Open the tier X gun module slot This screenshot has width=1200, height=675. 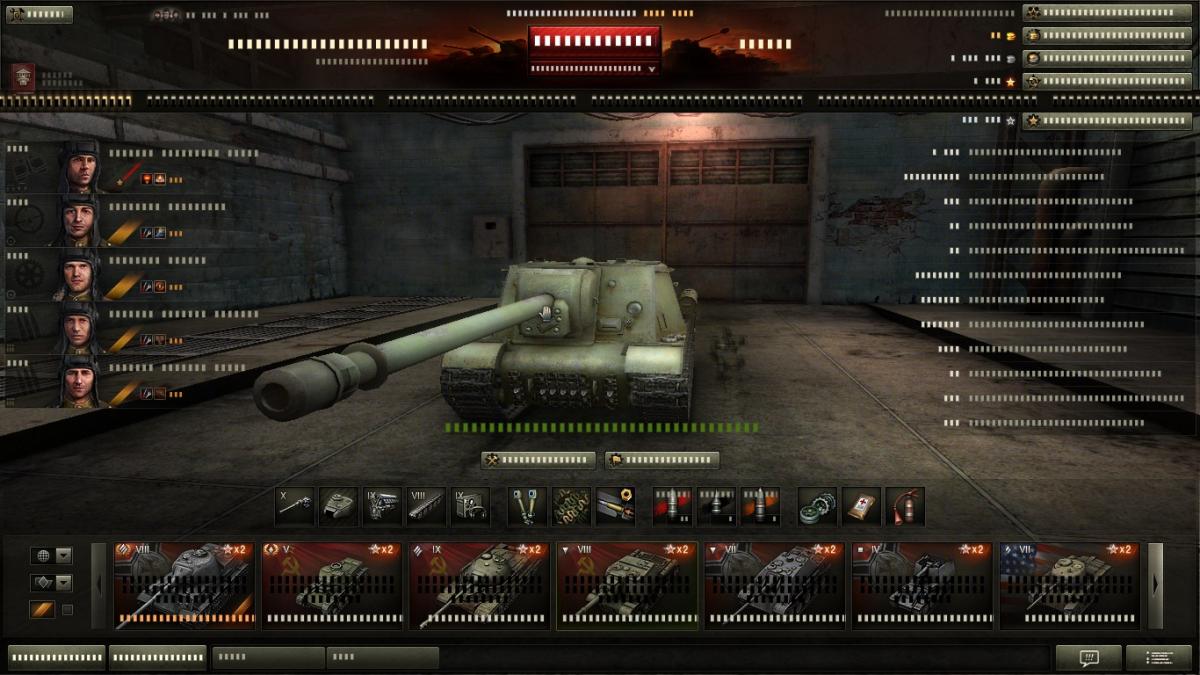coord(295,506)
